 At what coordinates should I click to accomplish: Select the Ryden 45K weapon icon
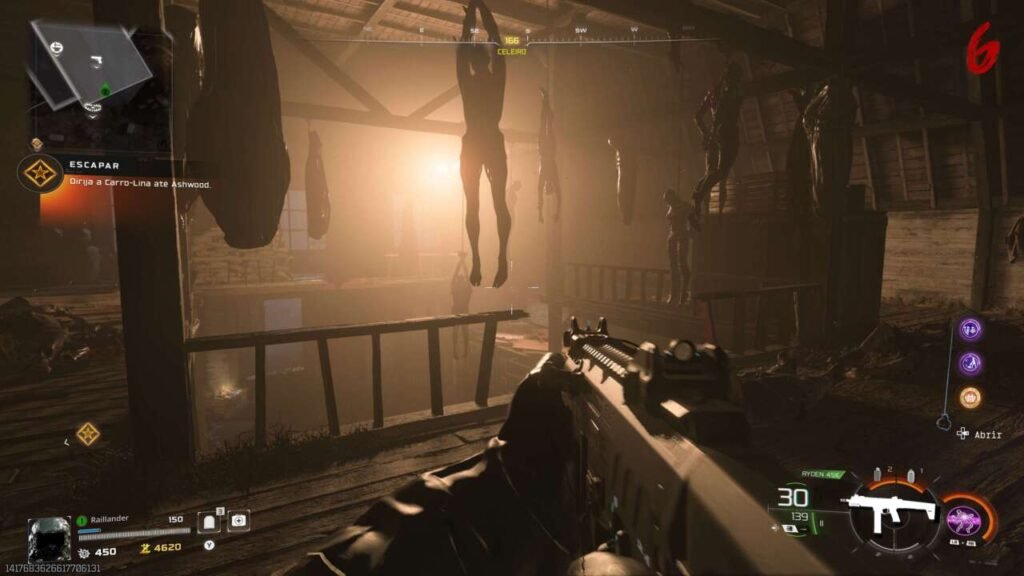tap(889, 512)
